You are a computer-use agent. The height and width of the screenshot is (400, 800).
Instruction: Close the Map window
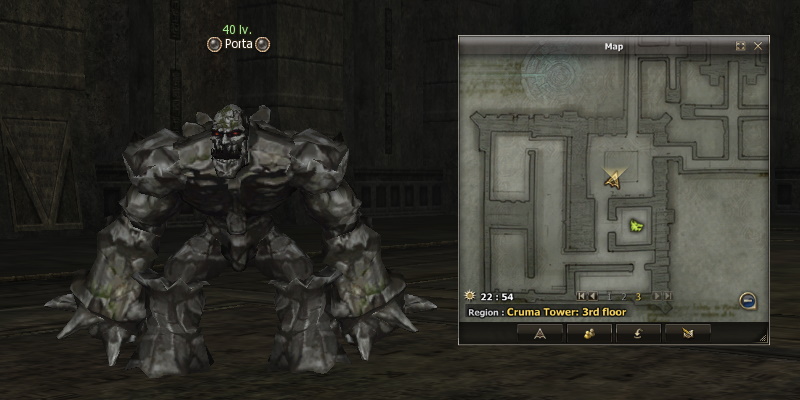pos(758,46)
